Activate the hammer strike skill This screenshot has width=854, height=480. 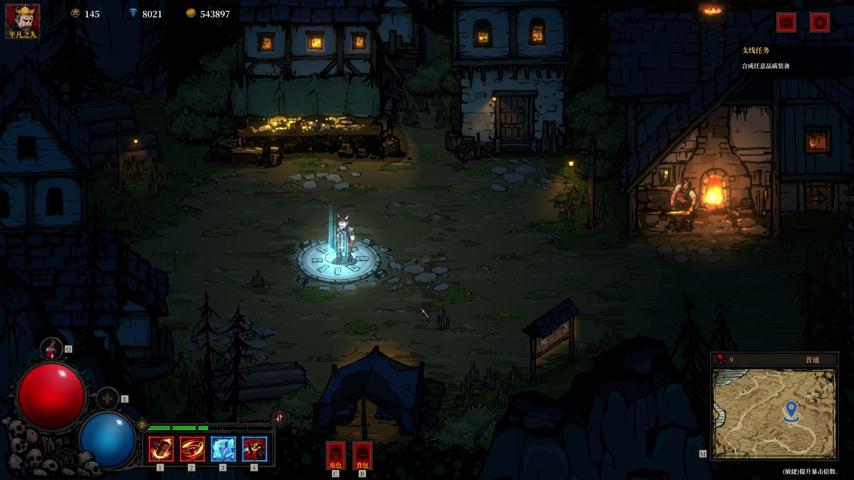(x=161, y=449)
